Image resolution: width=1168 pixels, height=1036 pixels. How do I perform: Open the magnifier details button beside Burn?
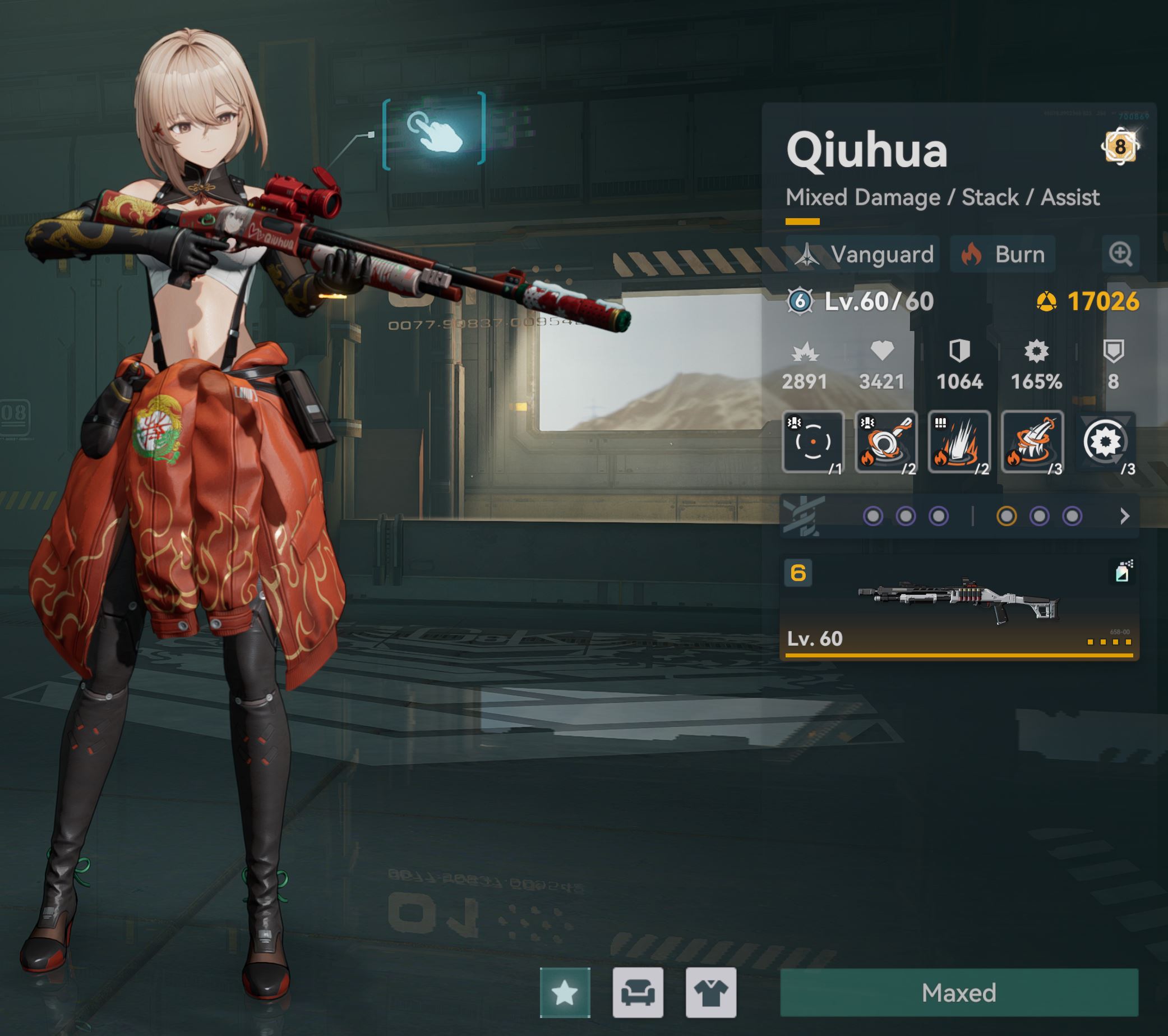1120,254
